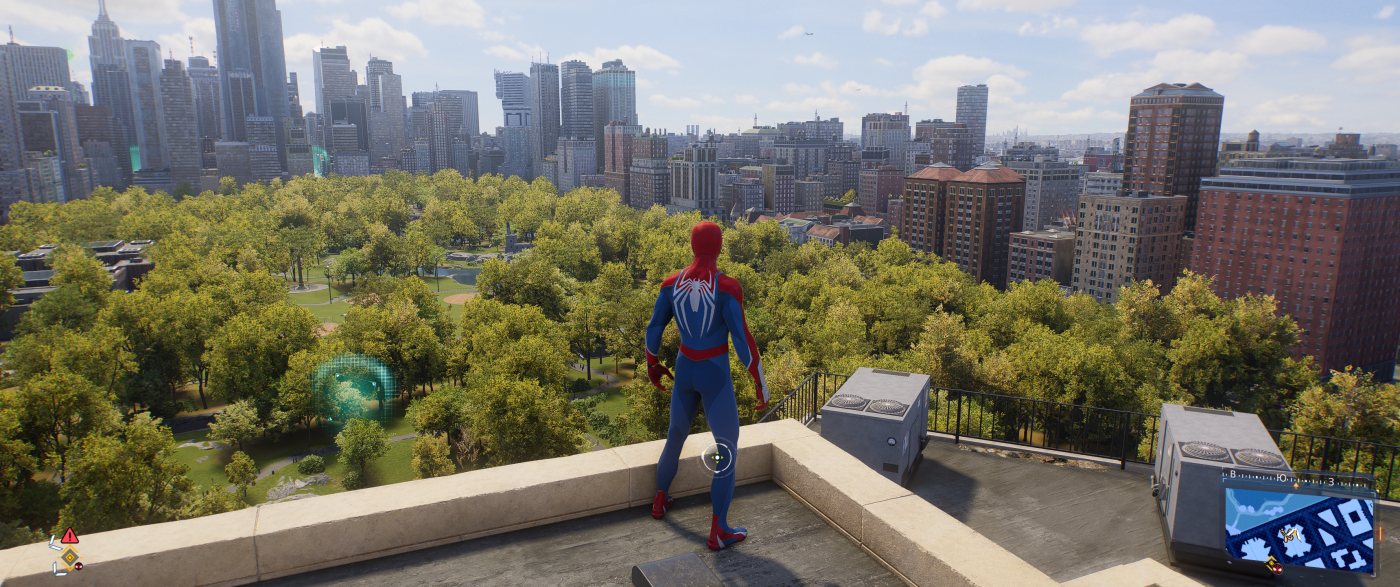This screenshot has height=587, width=1400.
Task: Open the city minimap
Action: [x=1299, y=530]
